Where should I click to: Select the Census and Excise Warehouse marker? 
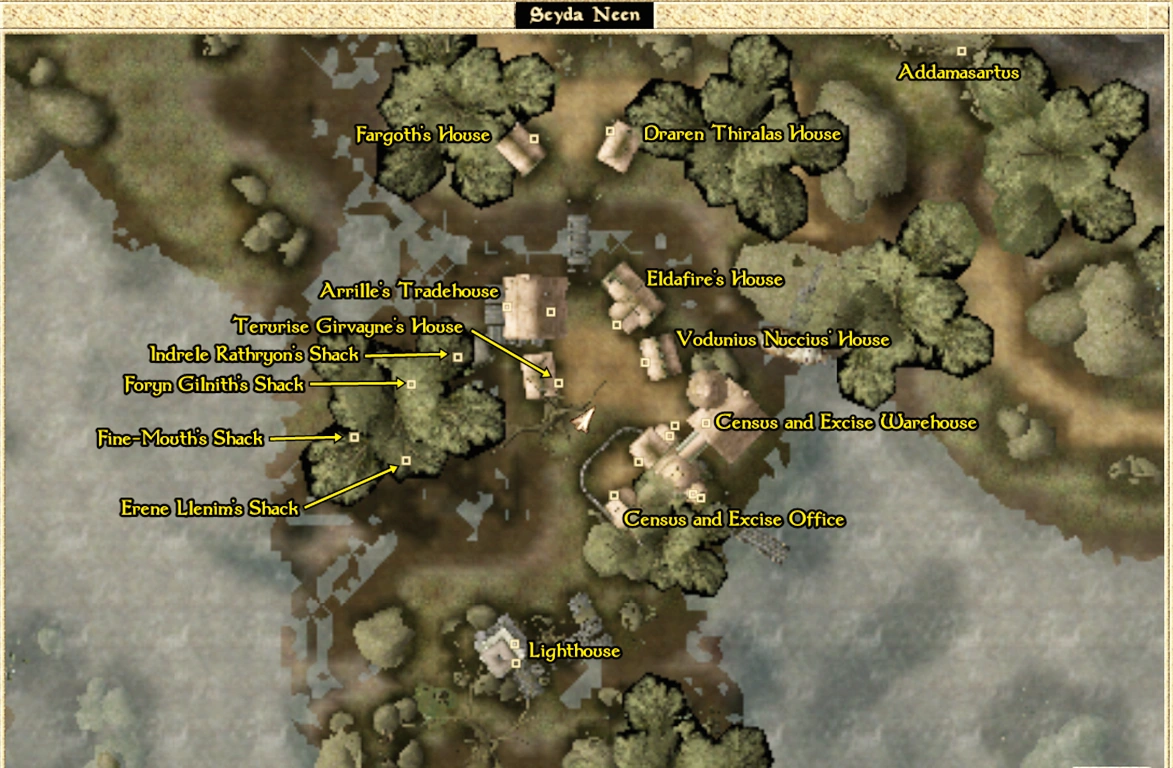706,423
